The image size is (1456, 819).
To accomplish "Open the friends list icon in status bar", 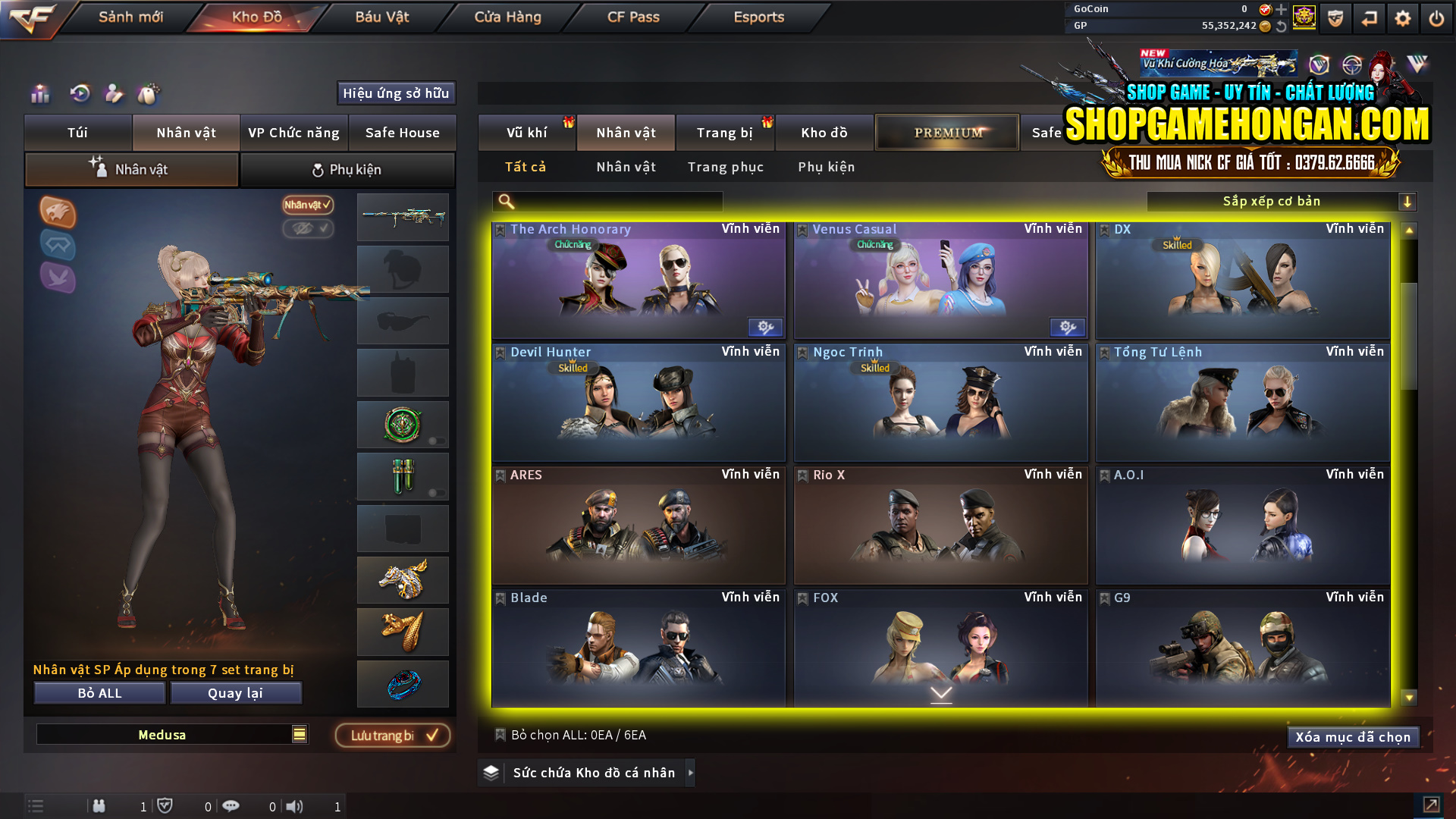I will (99, 806).
